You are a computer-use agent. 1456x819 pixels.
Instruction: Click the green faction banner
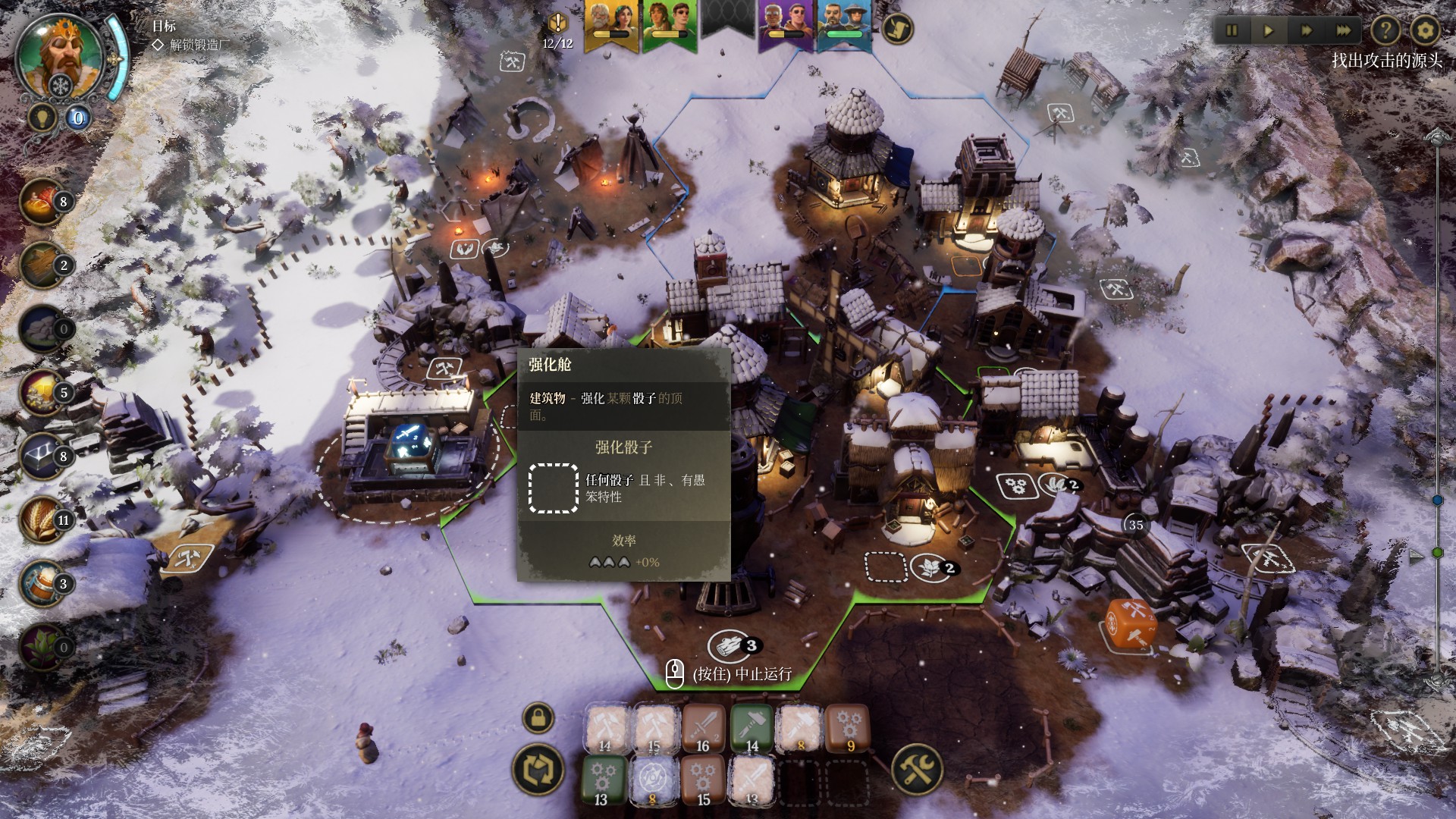coord(669,24)
